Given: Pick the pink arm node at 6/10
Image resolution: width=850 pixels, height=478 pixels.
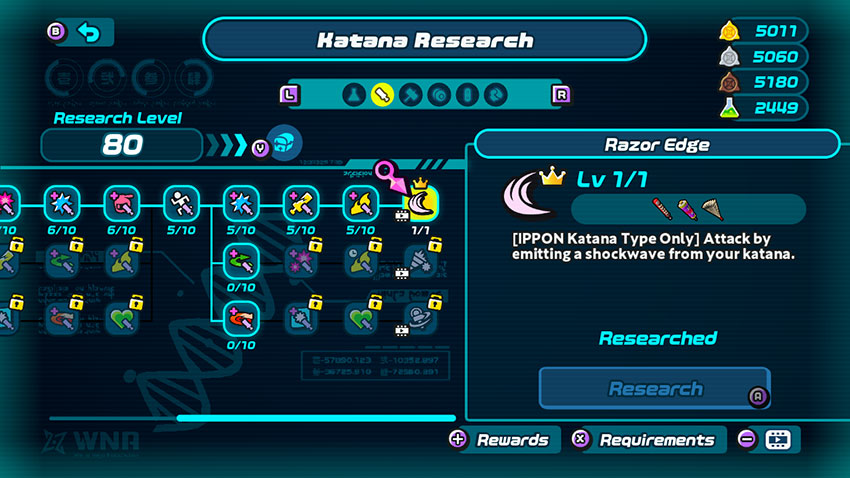Looking at the screenshot, I should (121, 205).
